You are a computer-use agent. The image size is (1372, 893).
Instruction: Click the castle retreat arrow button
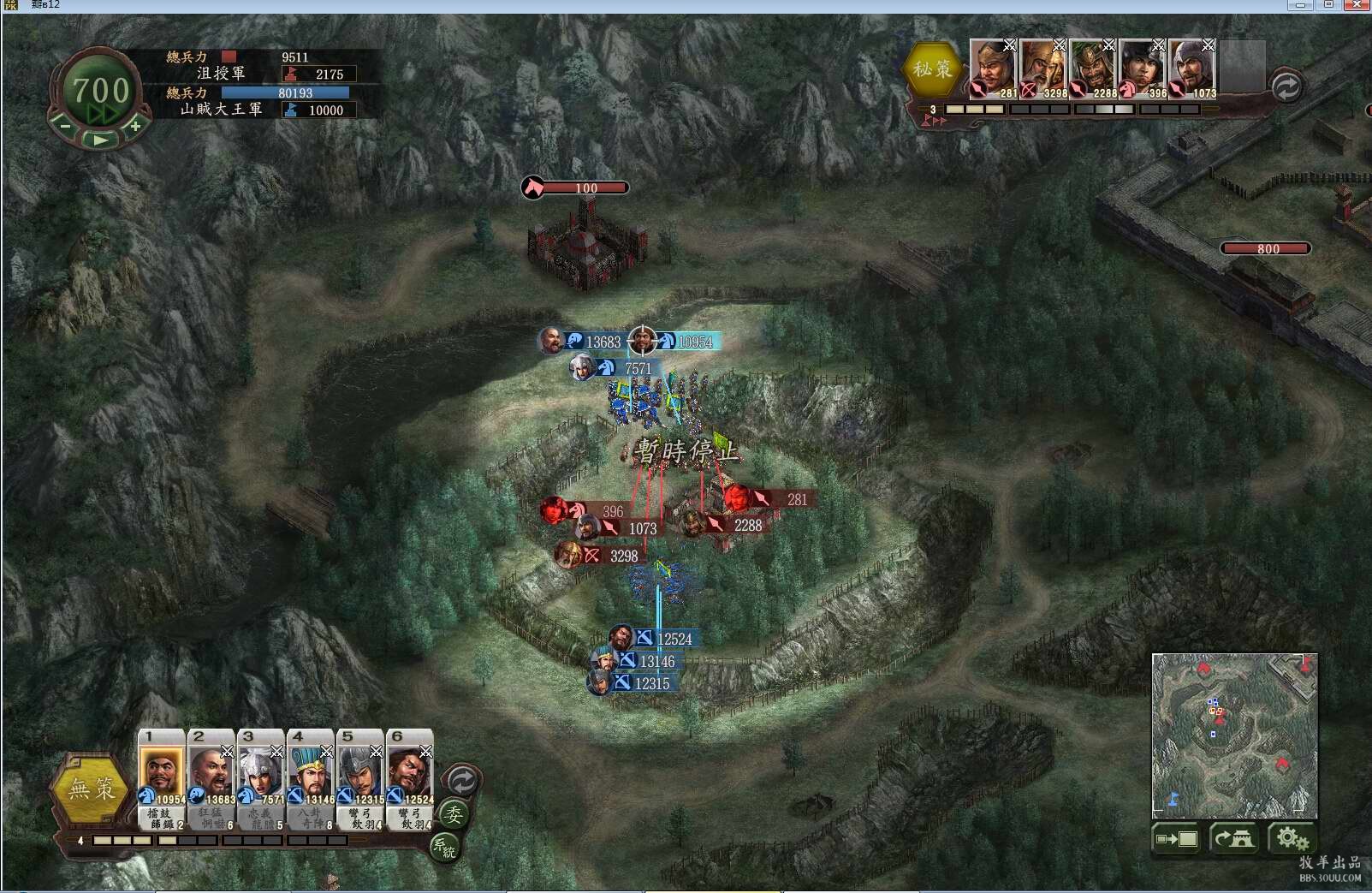point(1233,838)
